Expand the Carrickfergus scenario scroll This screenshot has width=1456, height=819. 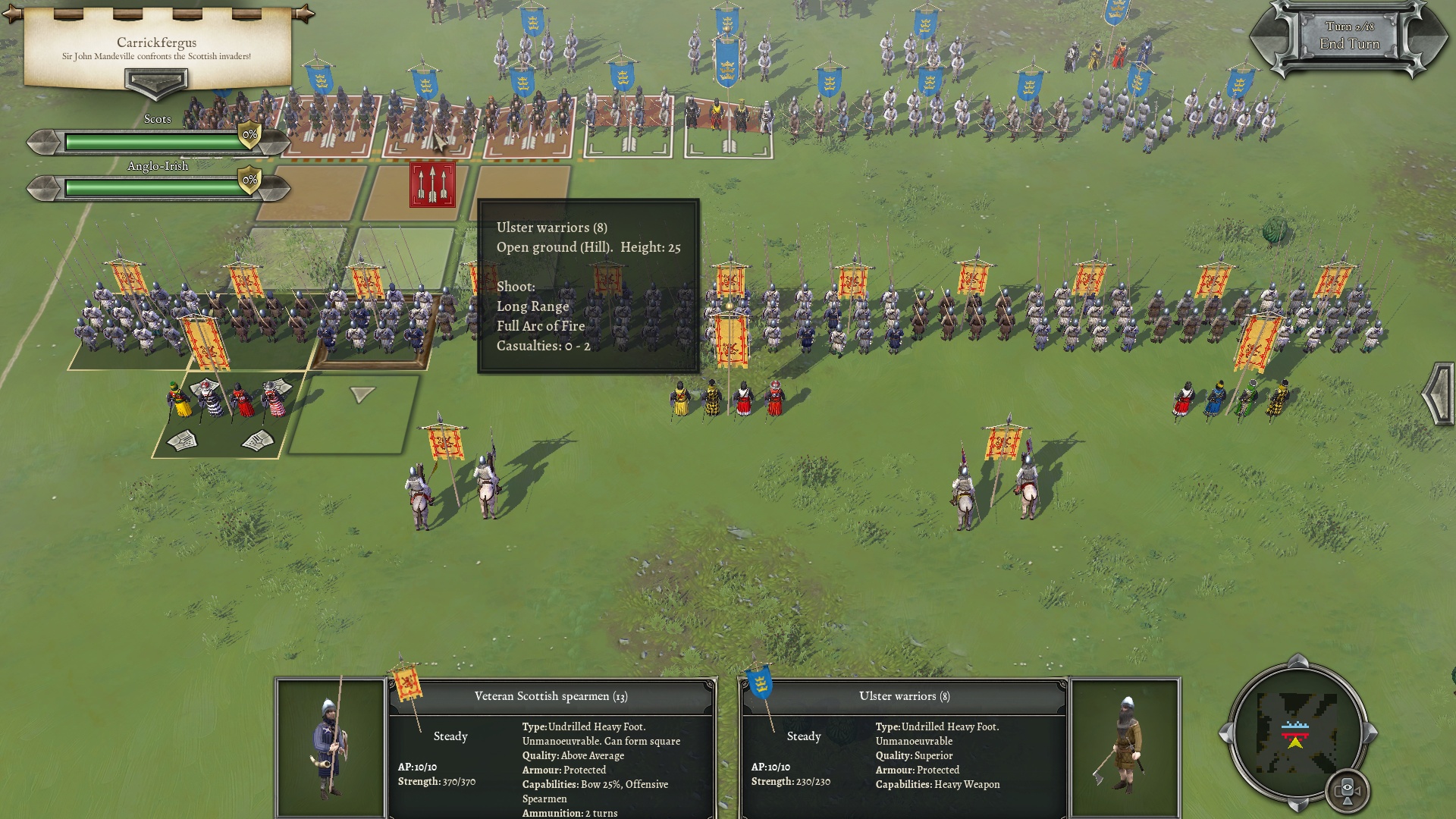click(156, 82)
